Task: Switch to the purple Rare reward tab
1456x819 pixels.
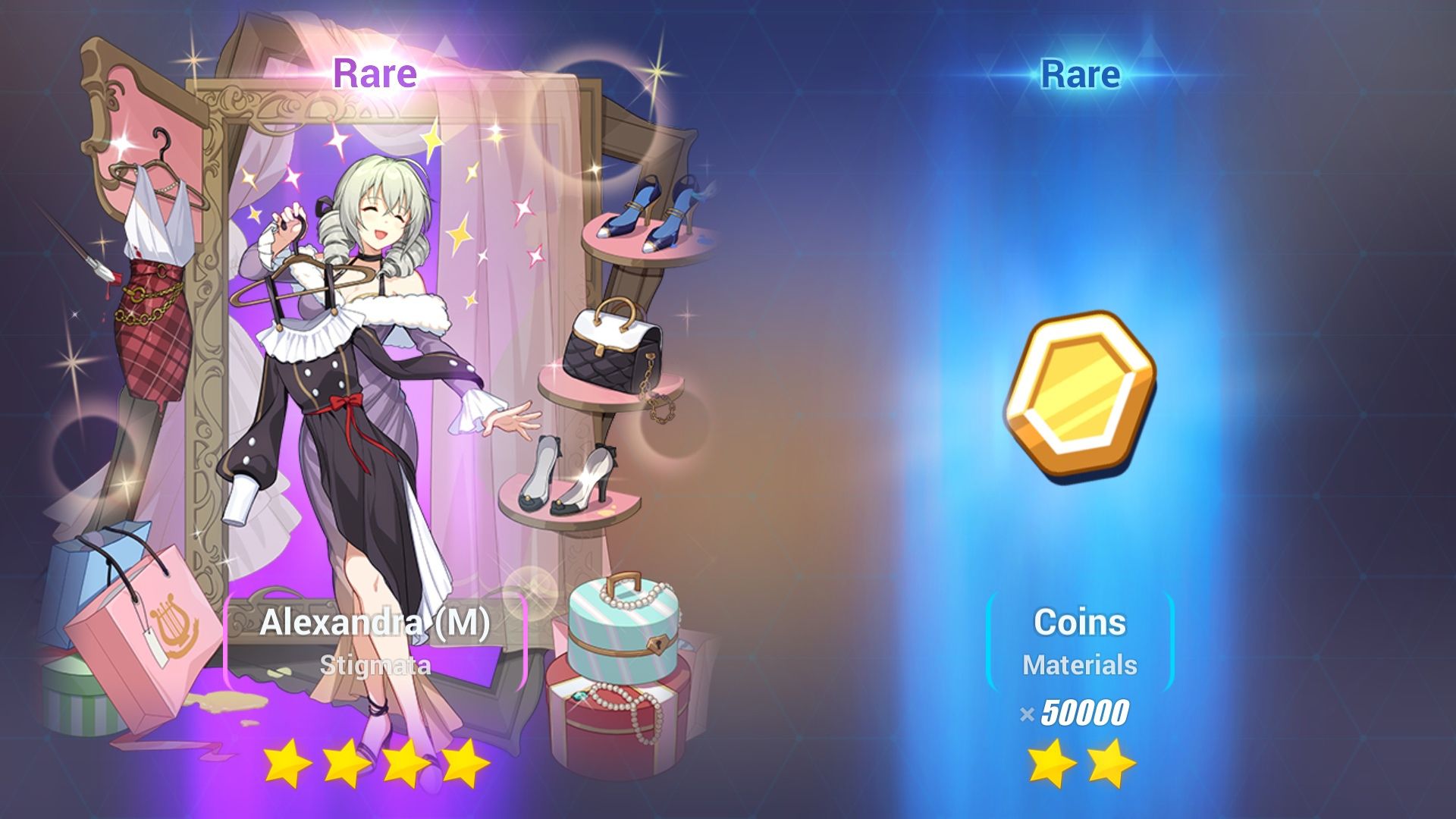Action: pos(375,73)
